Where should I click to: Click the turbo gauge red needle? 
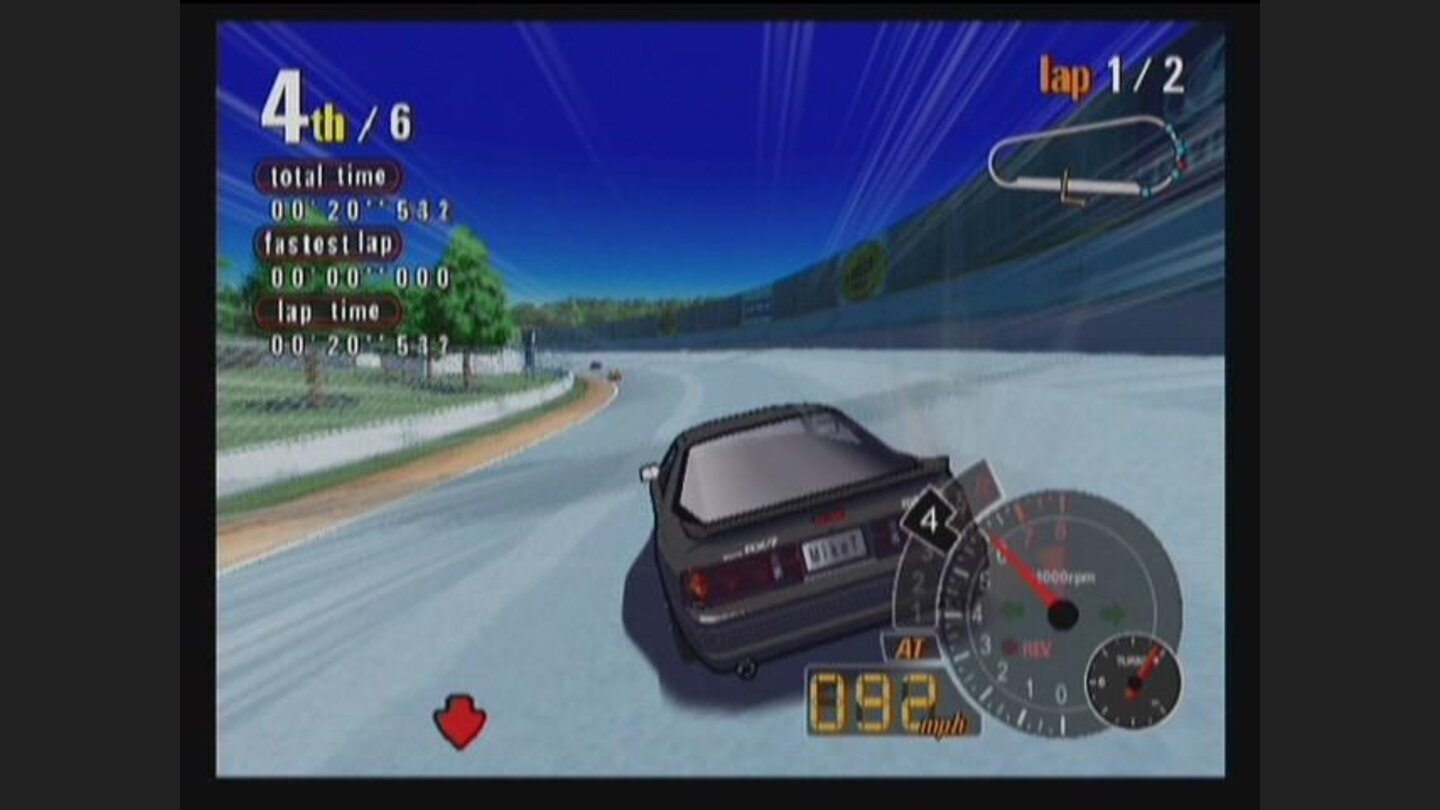tap(1148, 663)
